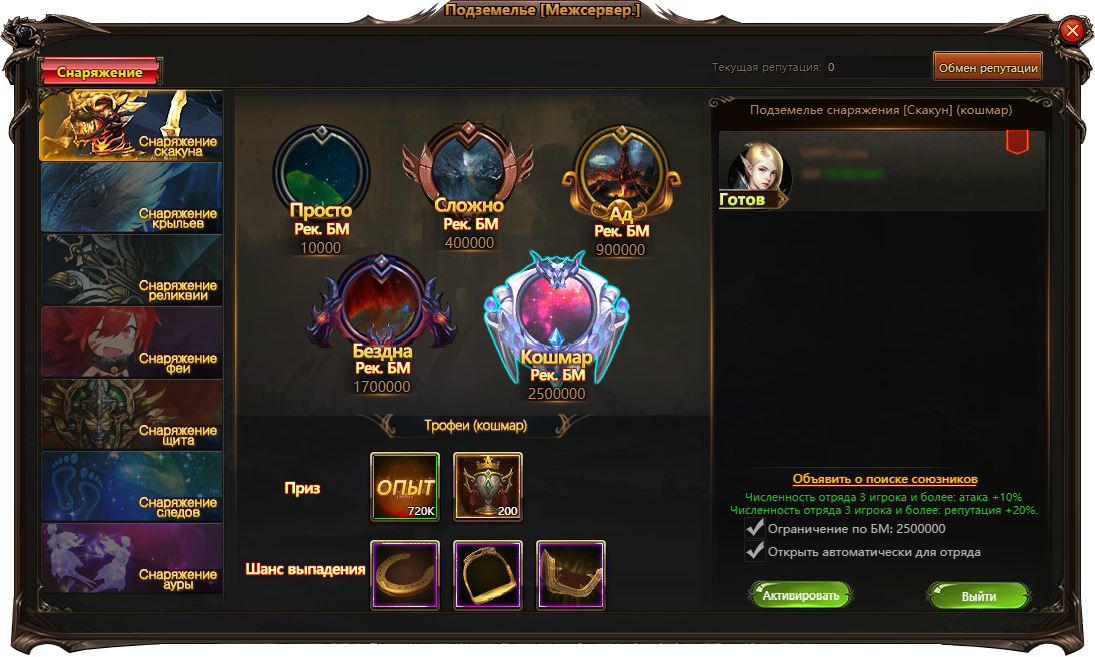Select Снаряжение щита category
Viewport: 1095px width, 657px height.
tap(131, 413)
